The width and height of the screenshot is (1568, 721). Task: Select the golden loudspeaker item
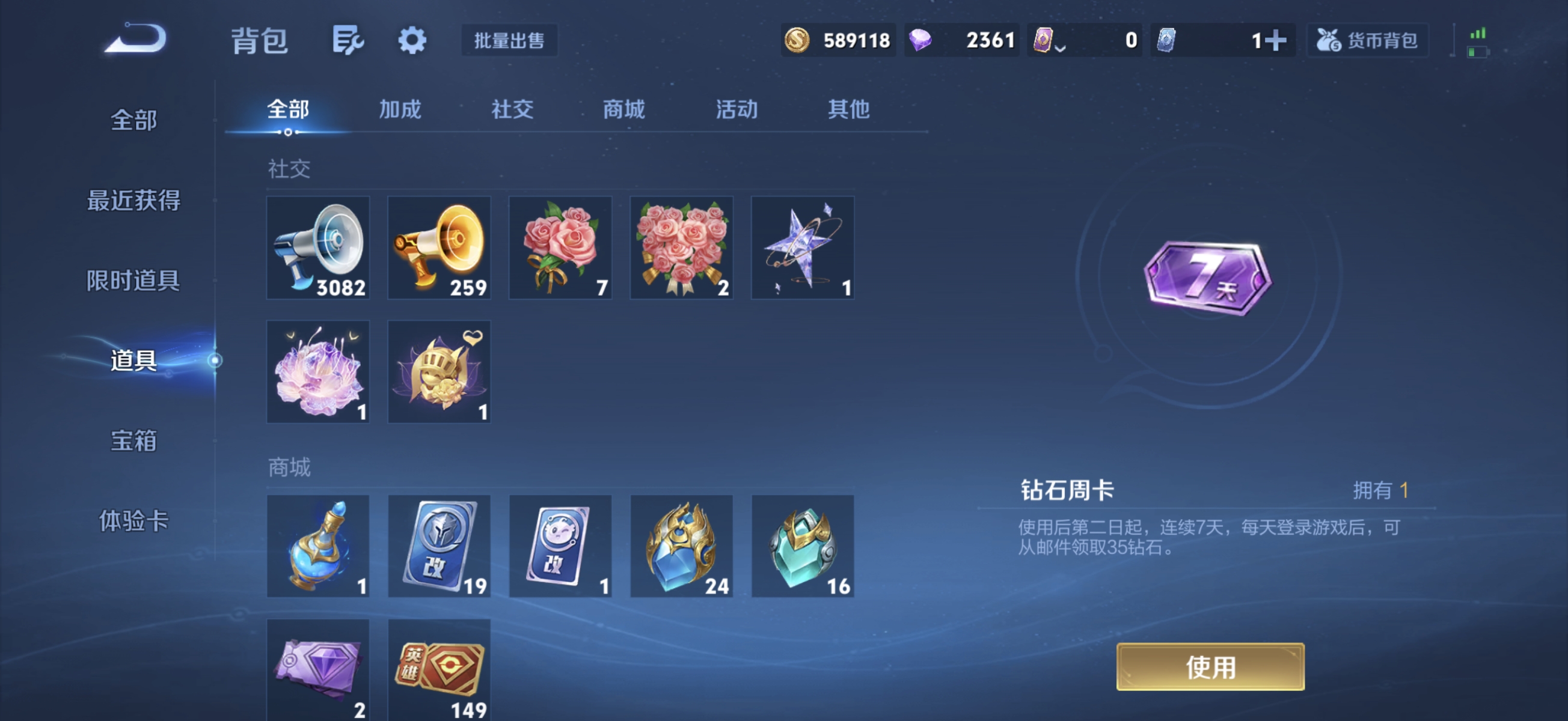pos(439,248)
